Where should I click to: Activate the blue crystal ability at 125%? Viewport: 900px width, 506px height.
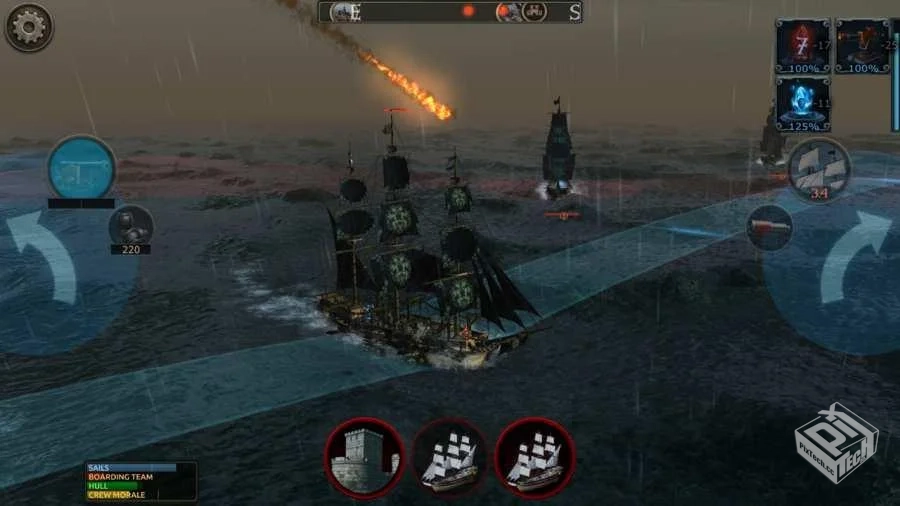tap(802, 103)
